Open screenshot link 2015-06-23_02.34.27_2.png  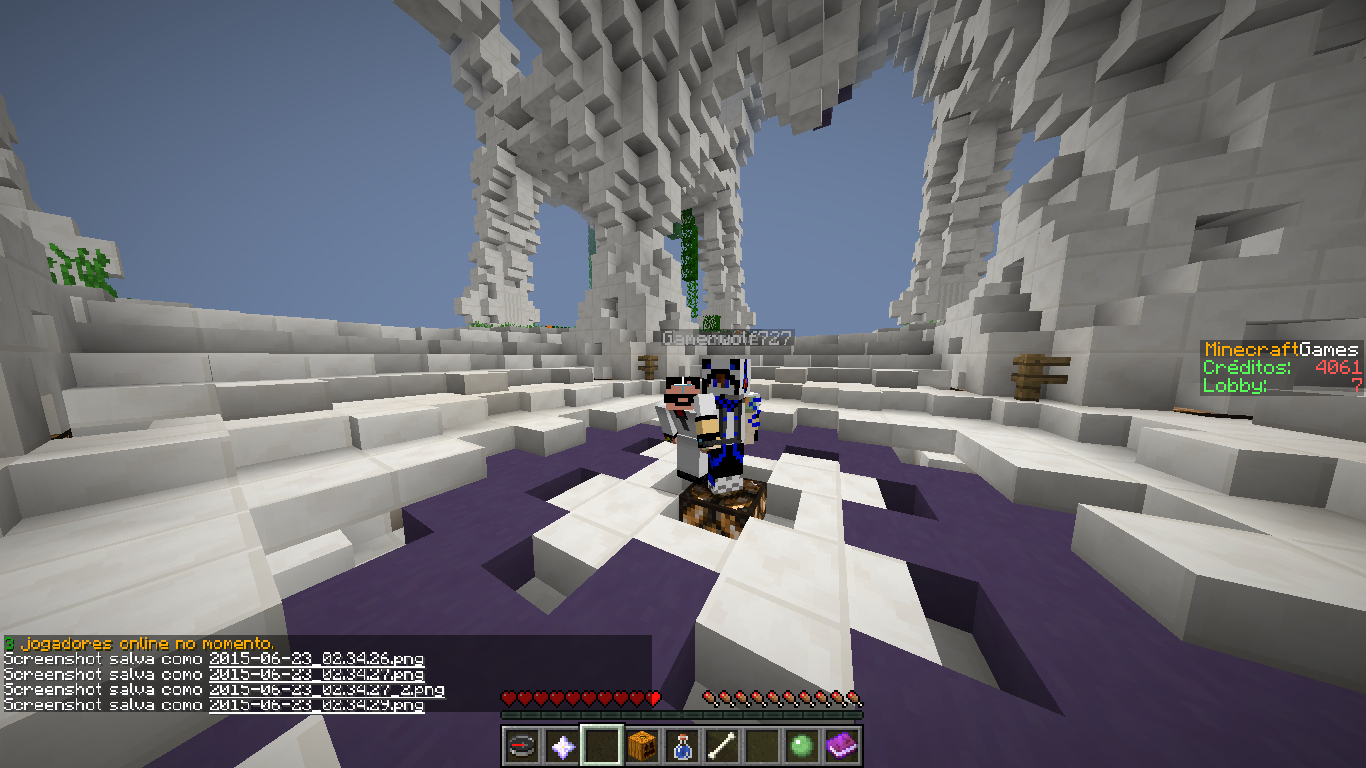pos(326,690)
